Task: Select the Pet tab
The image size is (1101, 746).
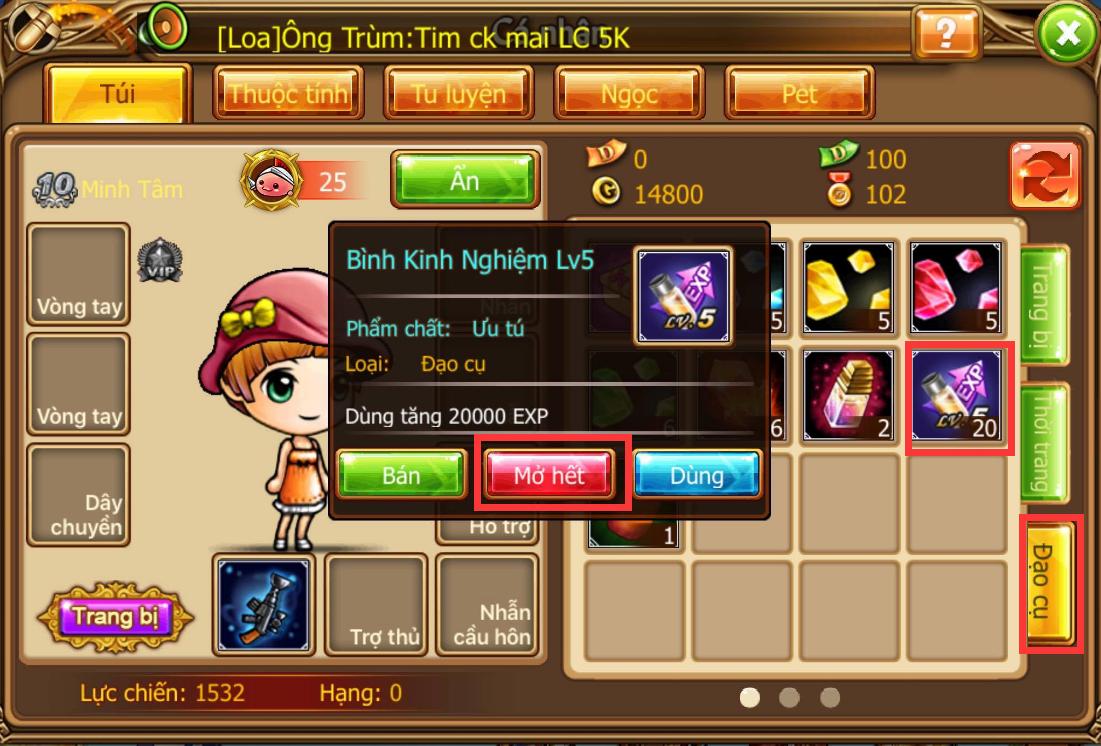Action: click(x=799, y=94)
